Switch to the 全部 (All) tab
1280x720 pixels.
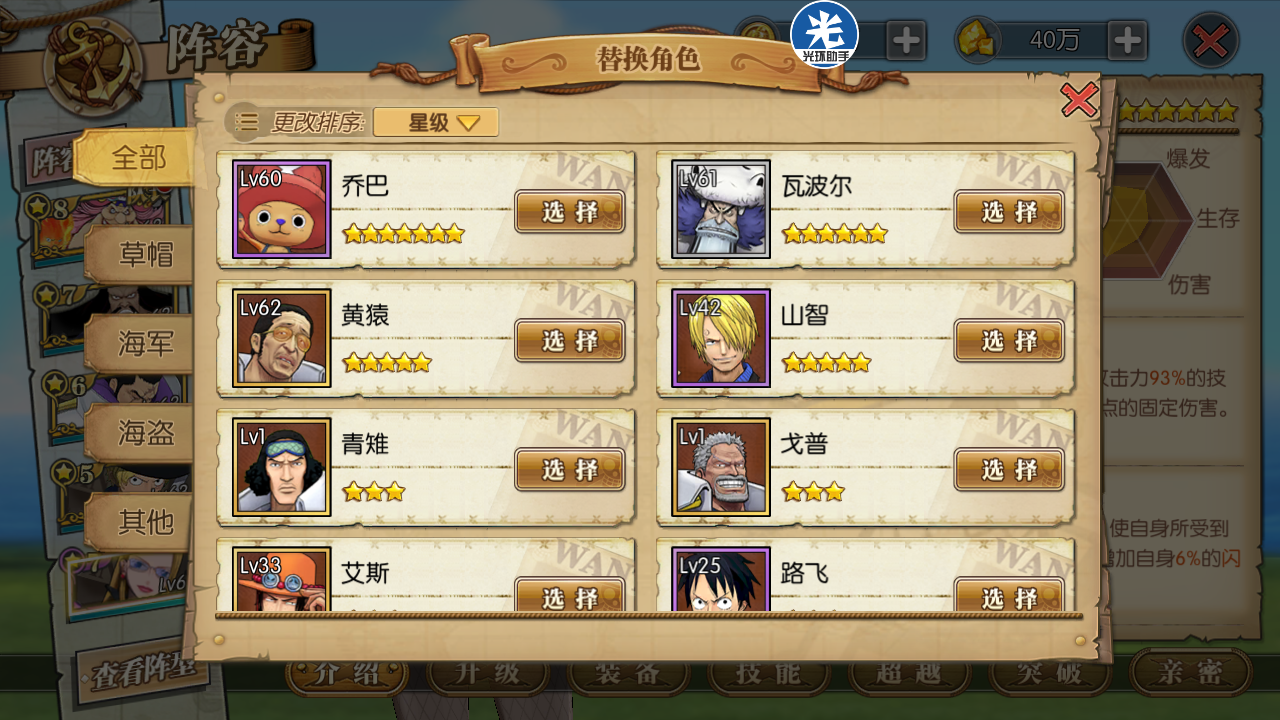[x=138, y=157]
